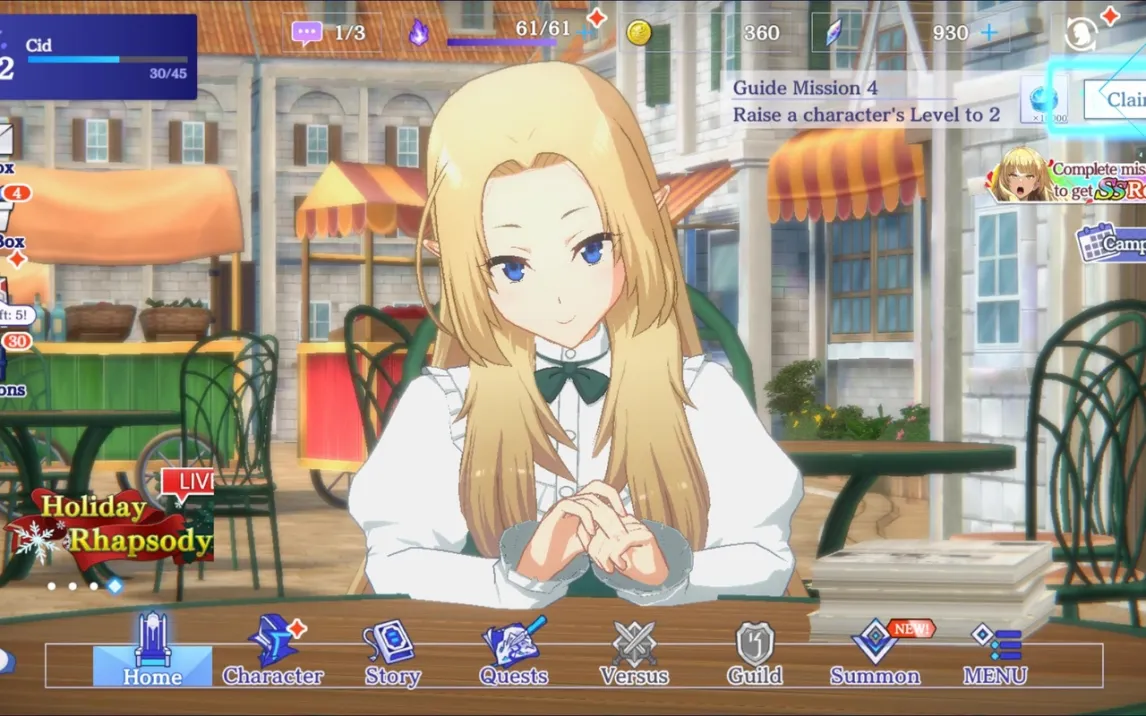The image size is (1146, 716).
Task: Open the SS reward missions banner
Action: 1068,178
